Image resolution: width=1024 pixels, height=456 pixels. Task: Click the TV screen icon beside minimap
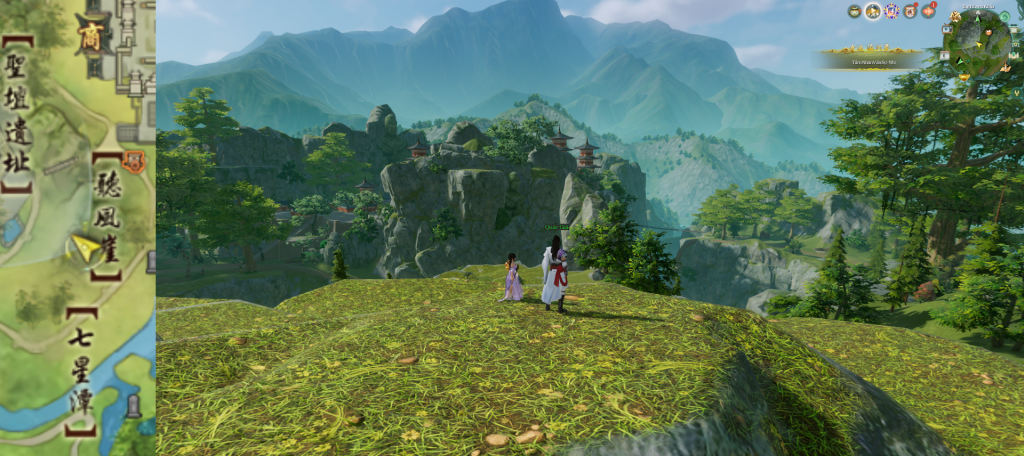pos(947,29)
